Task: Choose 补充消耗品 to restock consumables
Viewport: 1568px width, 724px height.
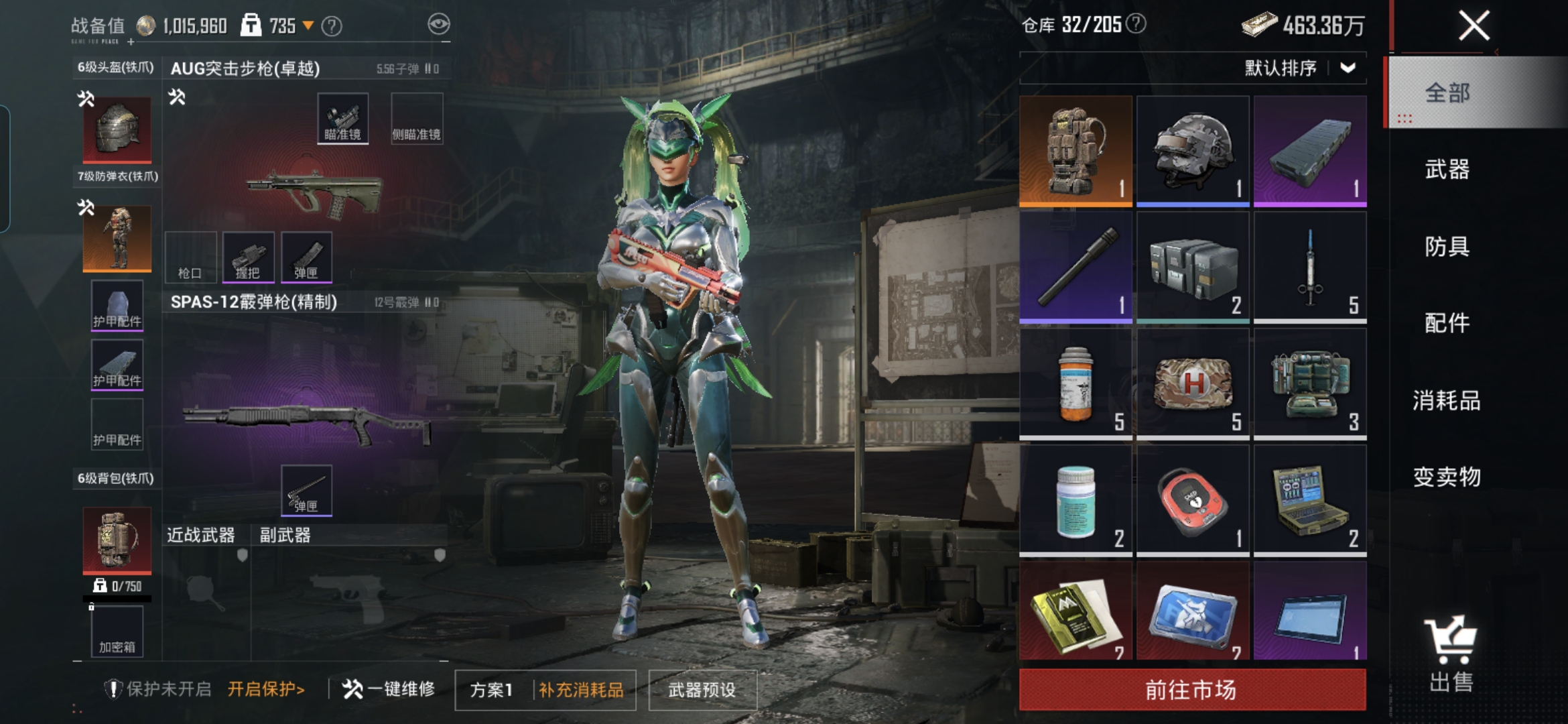Action: [x=581, y=690]
